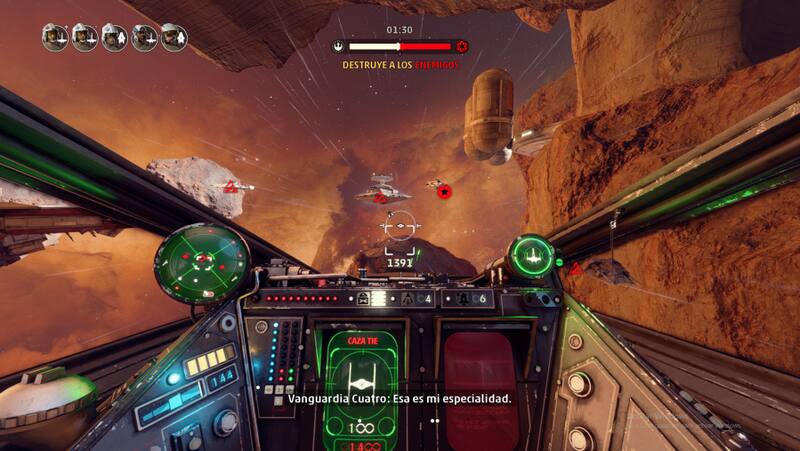
Task: Click the red Imperial faction emblem
Action: [462, 46]
